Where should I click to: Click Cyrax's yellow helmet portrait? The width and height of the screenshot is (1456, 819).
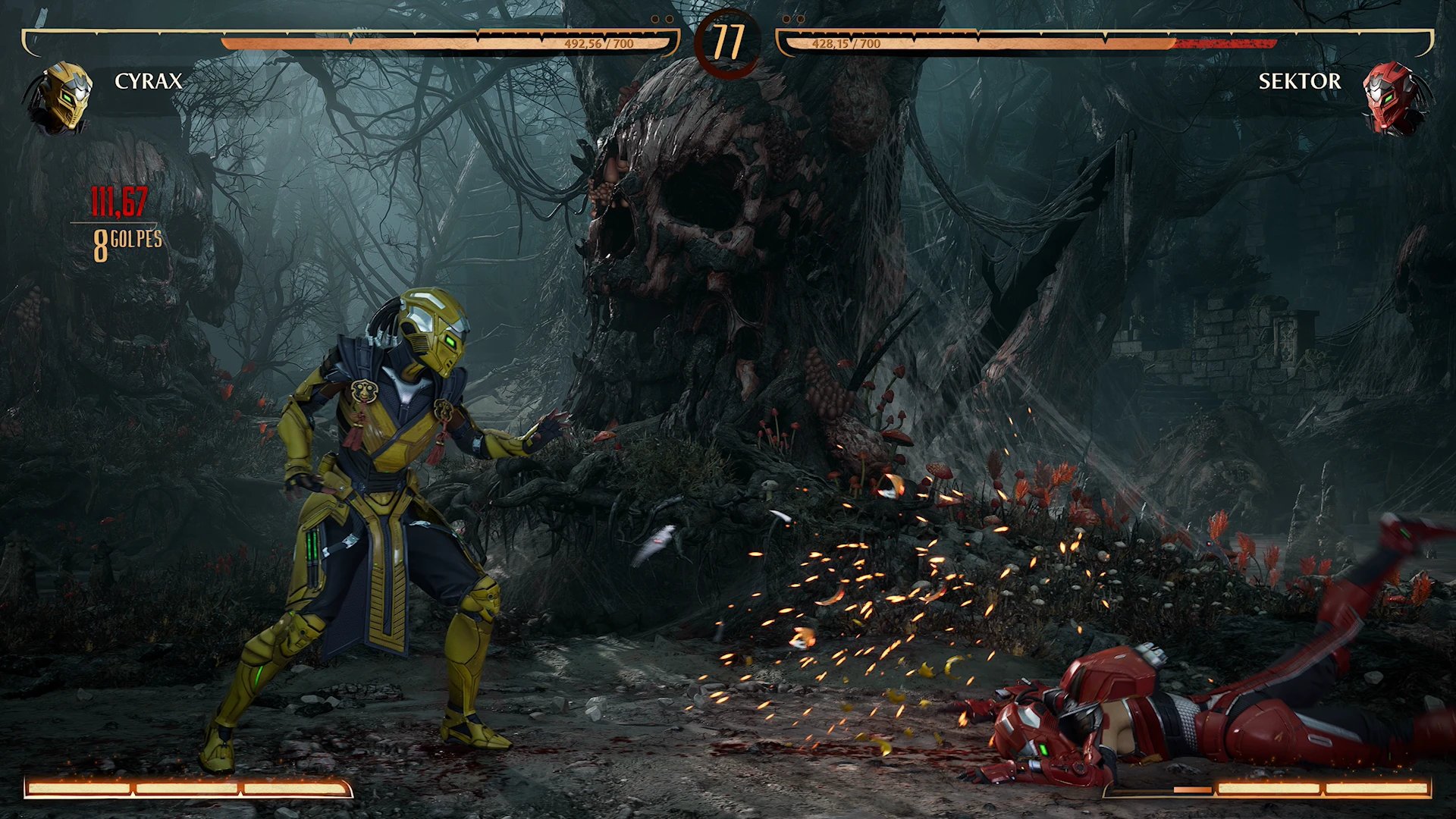coord(64,97)
